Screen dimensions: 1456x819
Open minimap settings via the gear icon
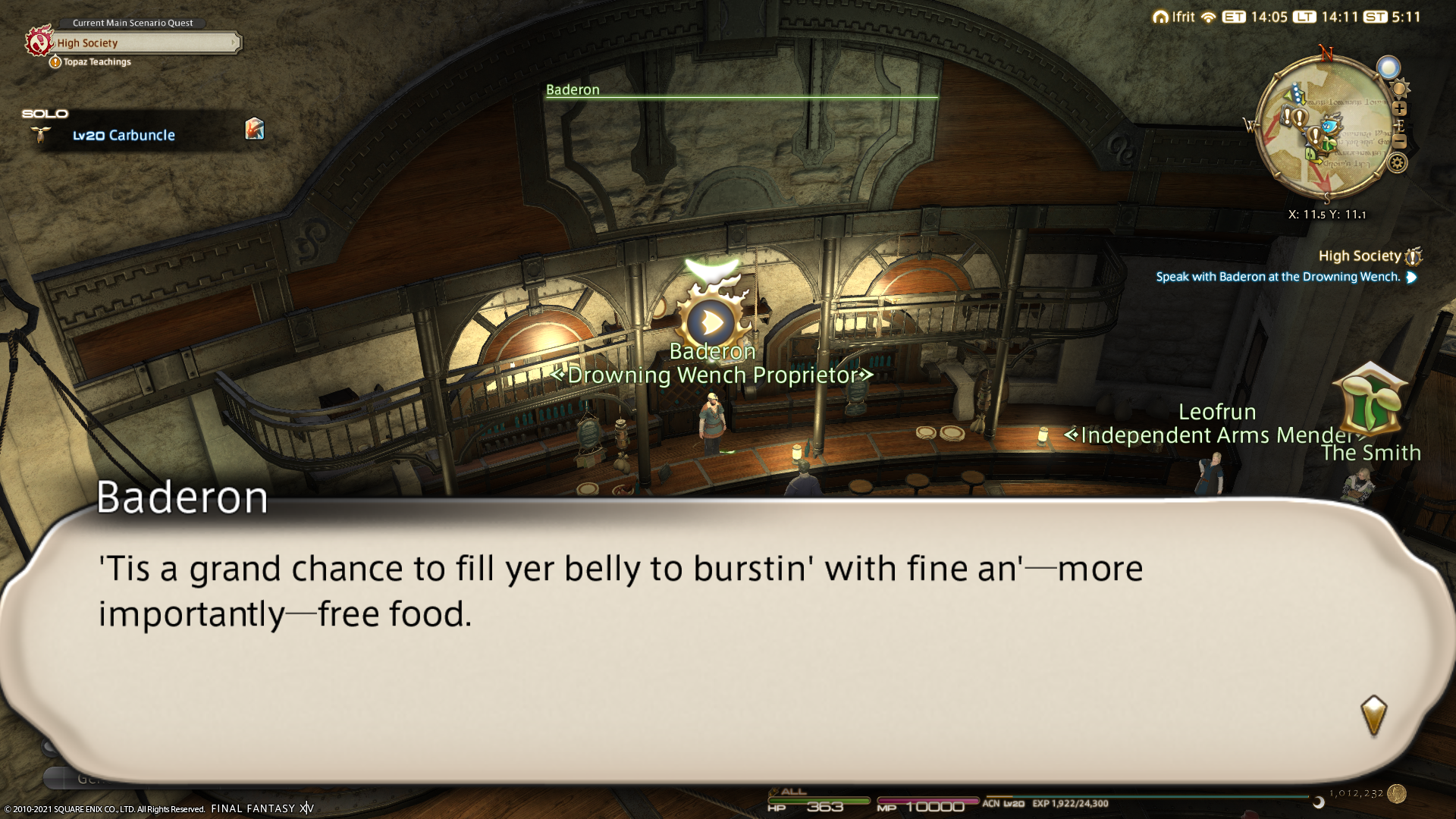(x=1398, y=162)
